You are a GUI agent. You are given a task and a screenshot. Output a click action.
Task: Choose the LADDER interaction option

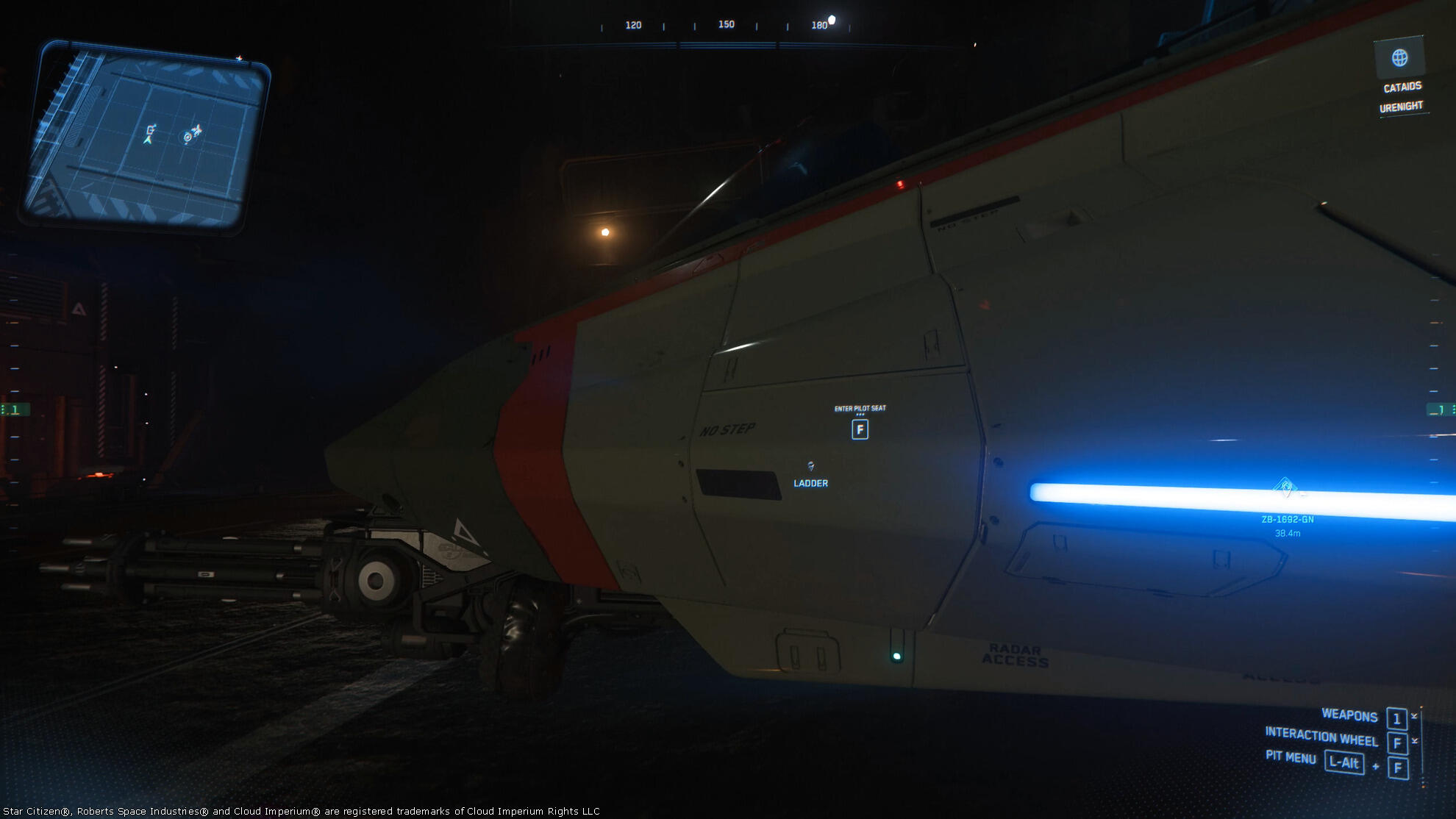pyautogui.click(x=810, y=482)
